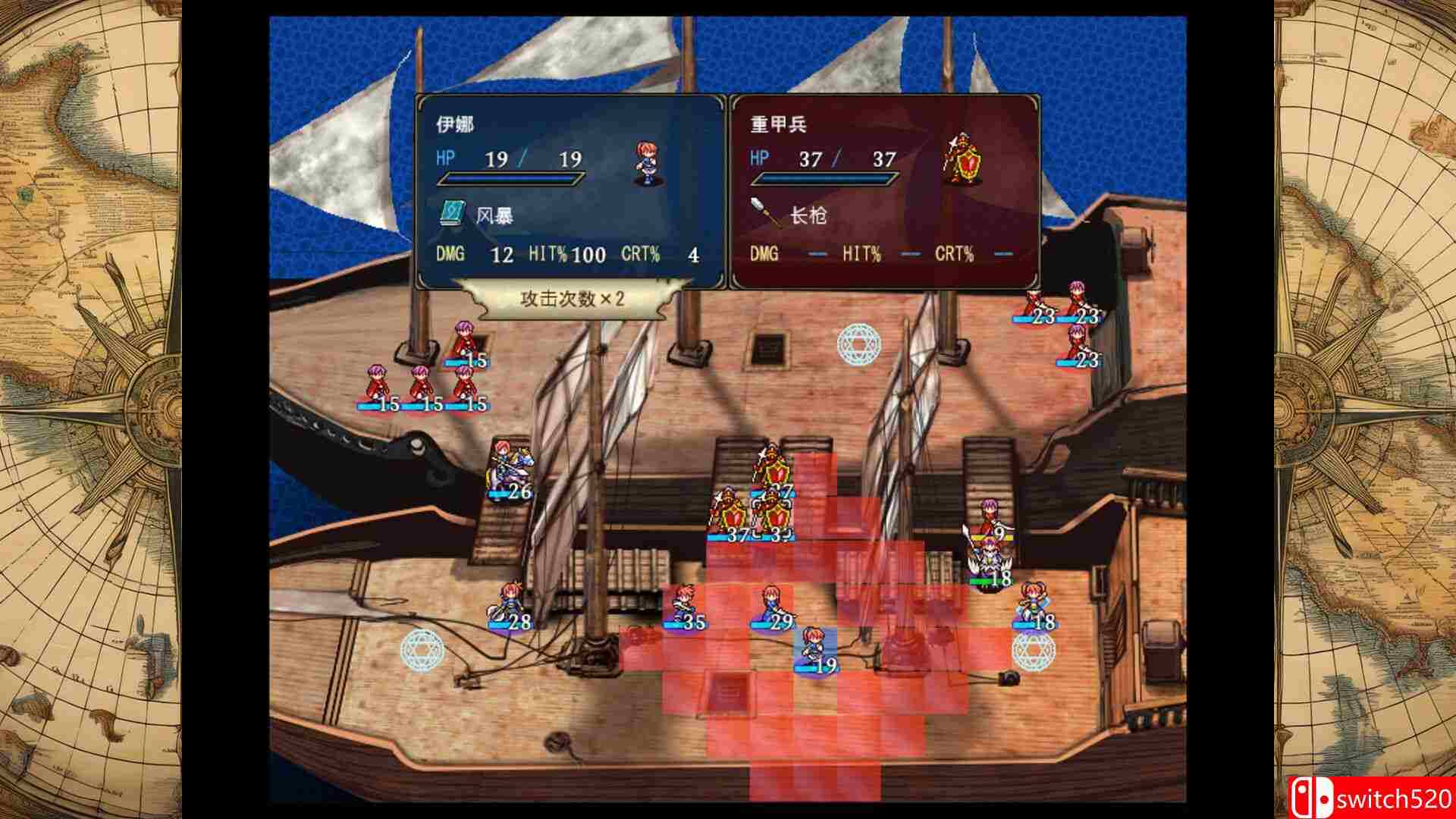Target the wounded red enemy with 9 HP
1456x819 pixels.
[989, 519]
